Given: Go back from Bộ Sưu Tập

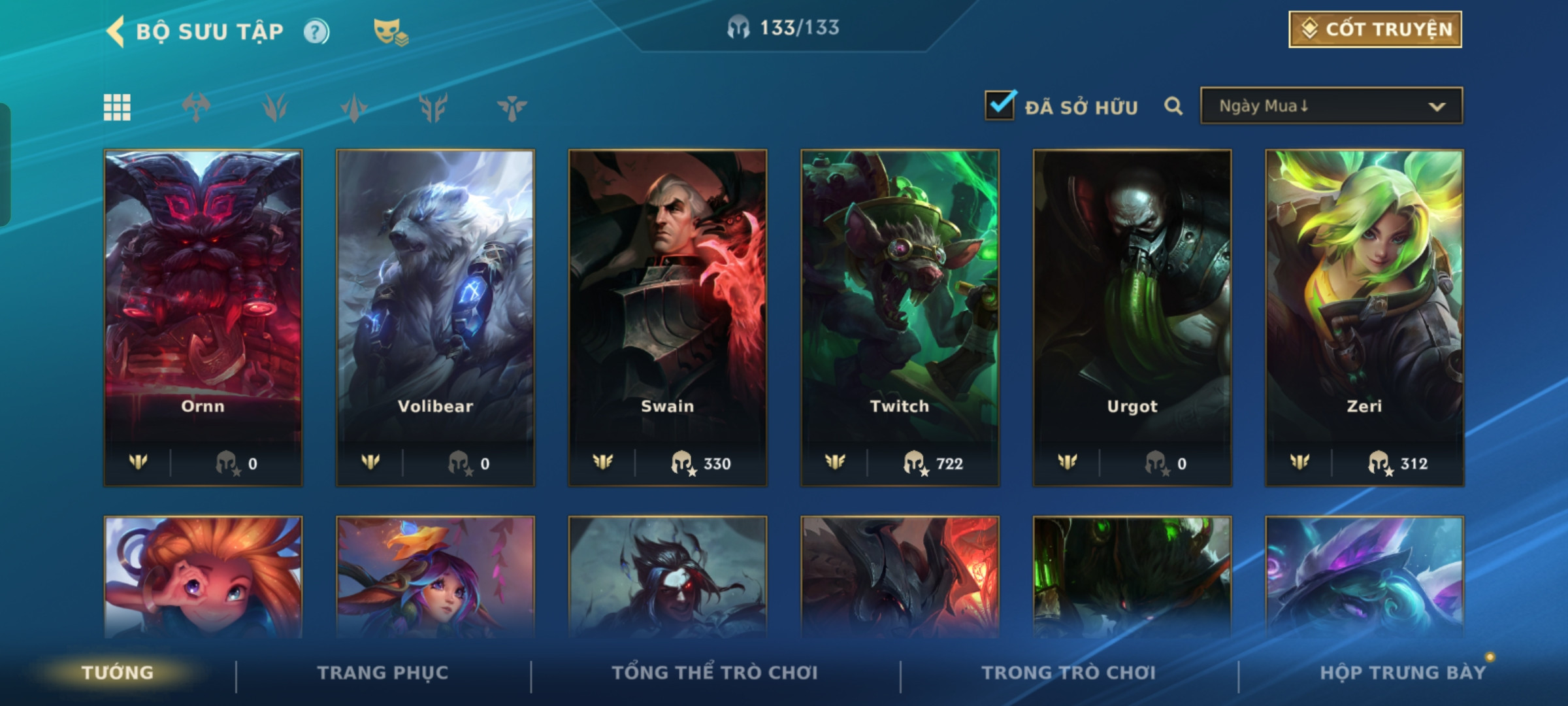Looking at the screenshot, I should (116, 31).
